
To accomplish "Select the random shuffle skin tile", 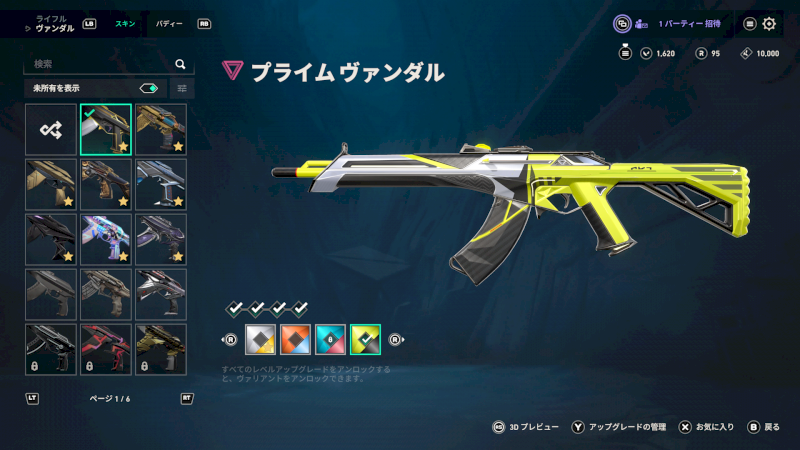I will [51, 130].
